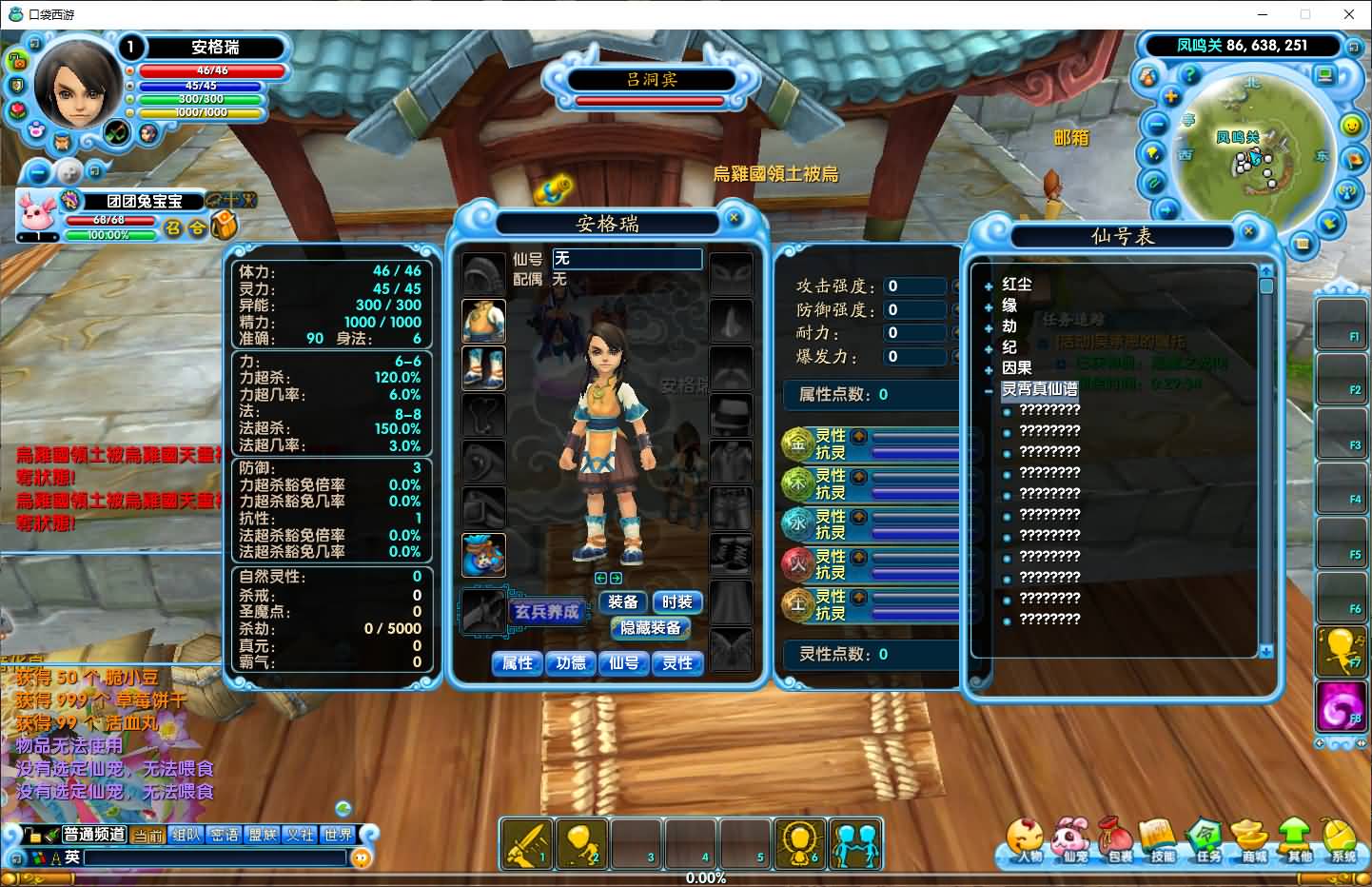Close the 安格瑞 character panel
This screenshot has height=887, width=1372.
734,218
